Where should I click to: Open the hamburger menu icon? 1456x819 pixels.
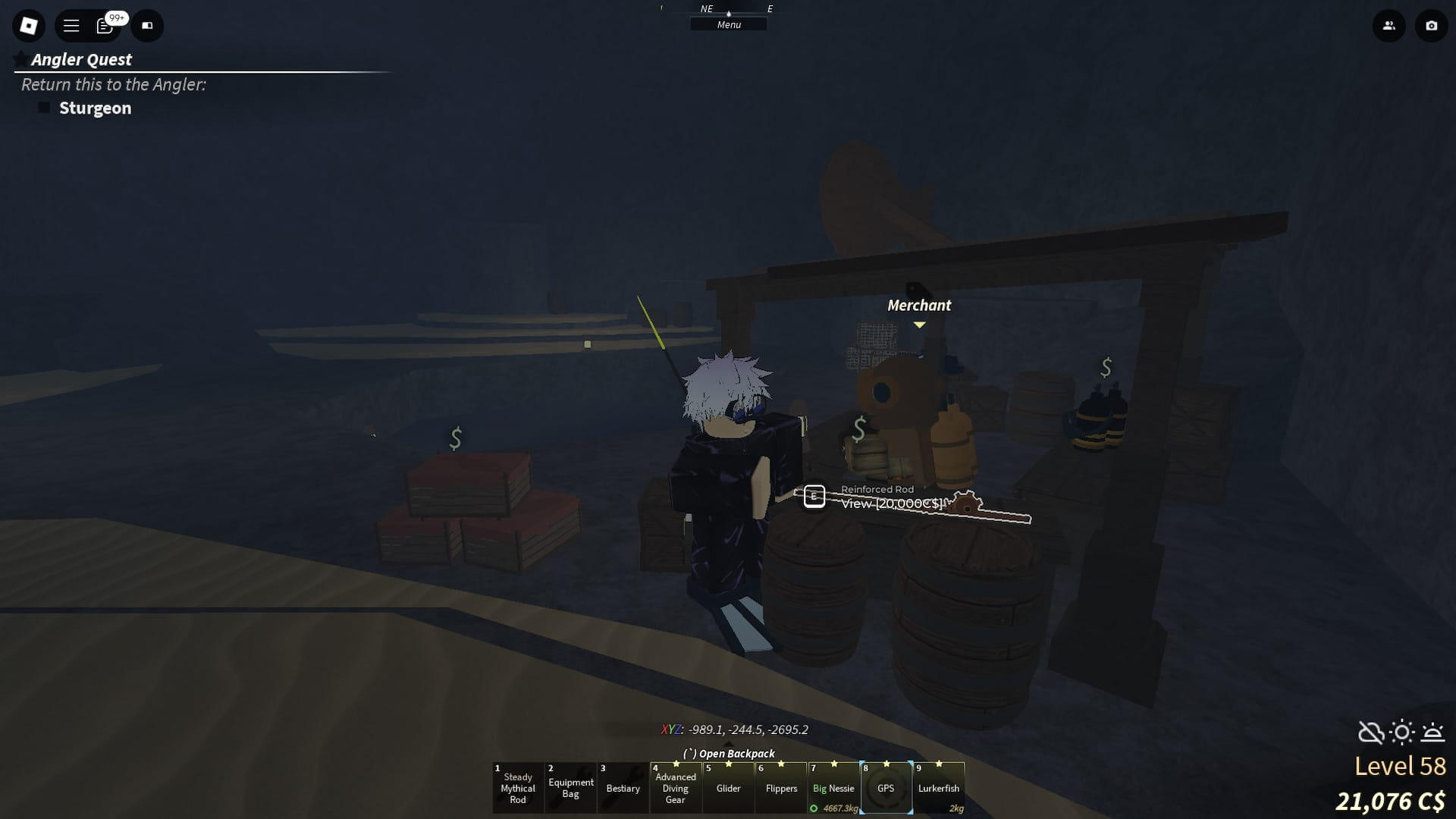71,25
